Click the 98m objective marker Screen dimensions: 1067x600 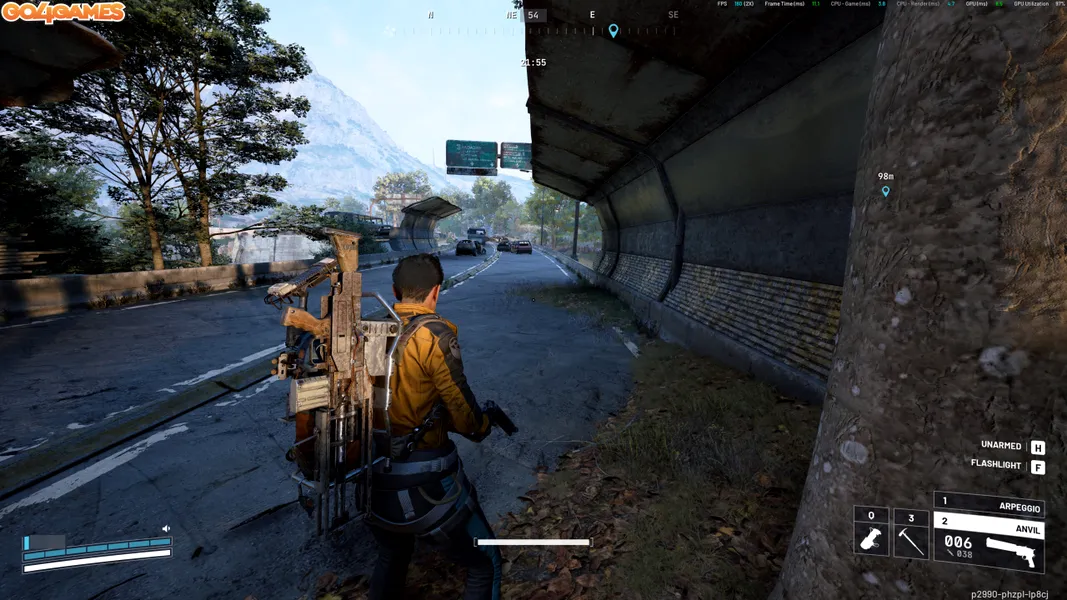(885, 191)
